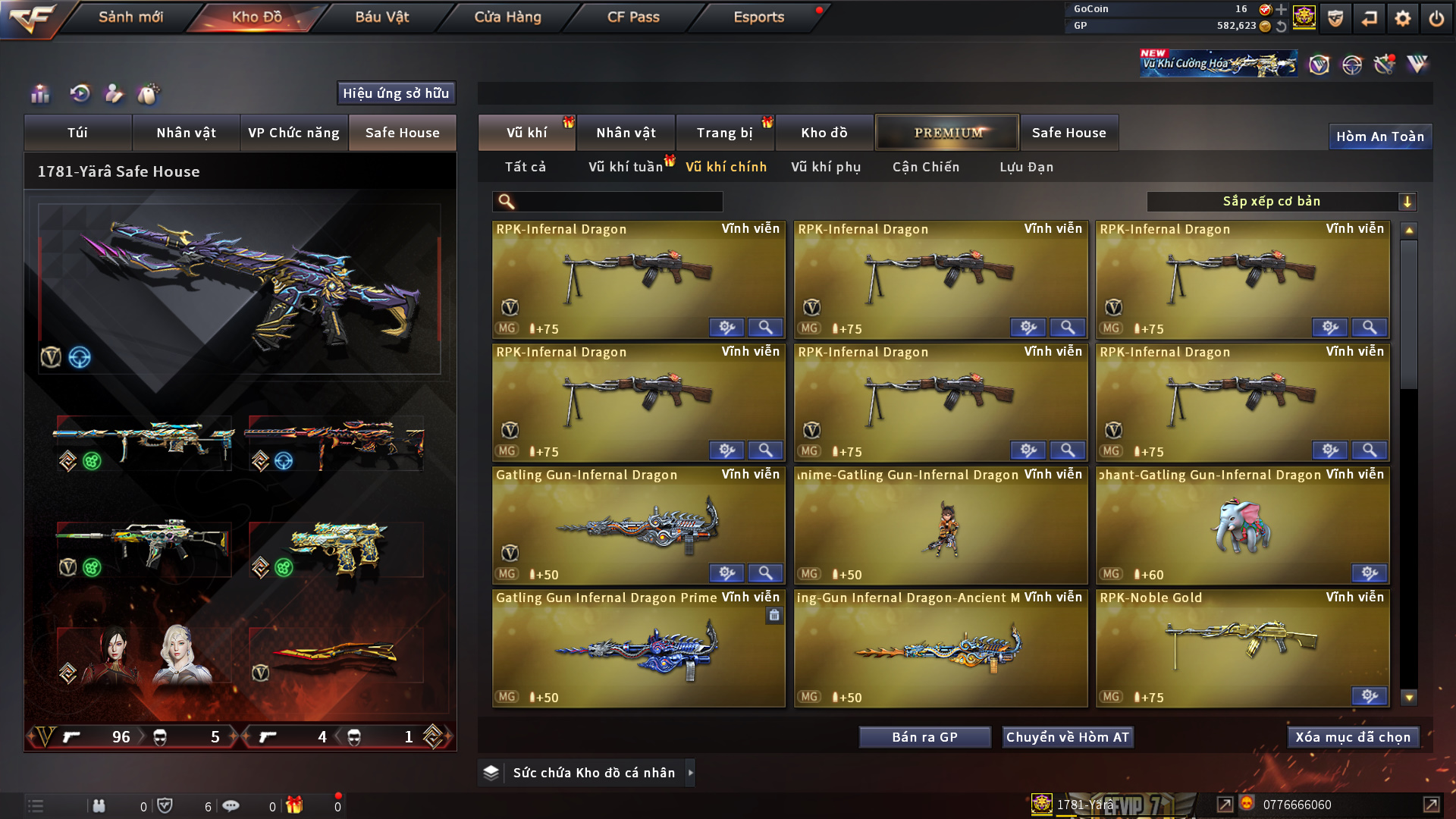Choose the Cận Chiến melee filter
1456x819 pixels.
[925, 167]
